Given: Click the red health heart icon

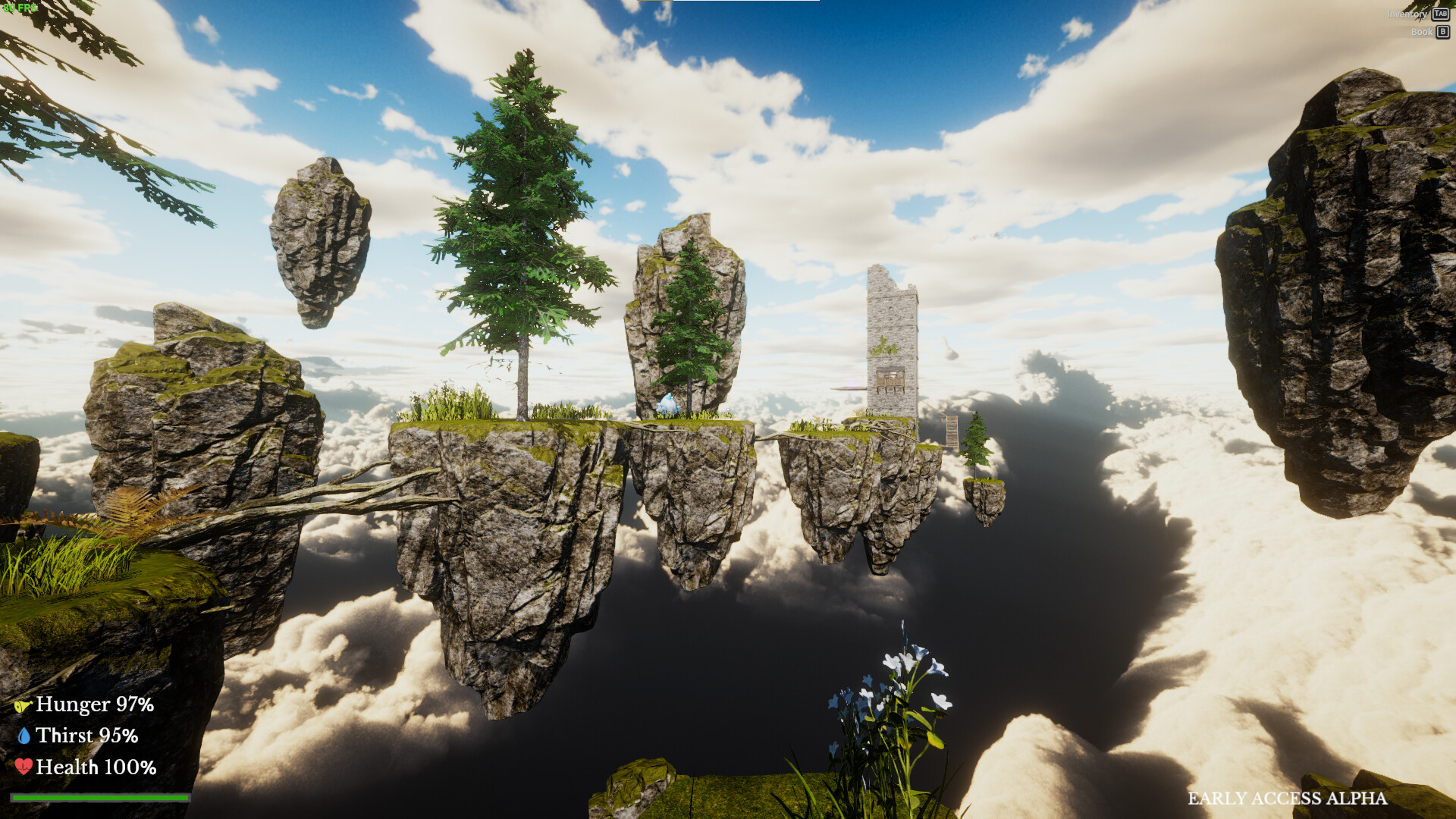Looking at the screenshot, I should (24, 767).
